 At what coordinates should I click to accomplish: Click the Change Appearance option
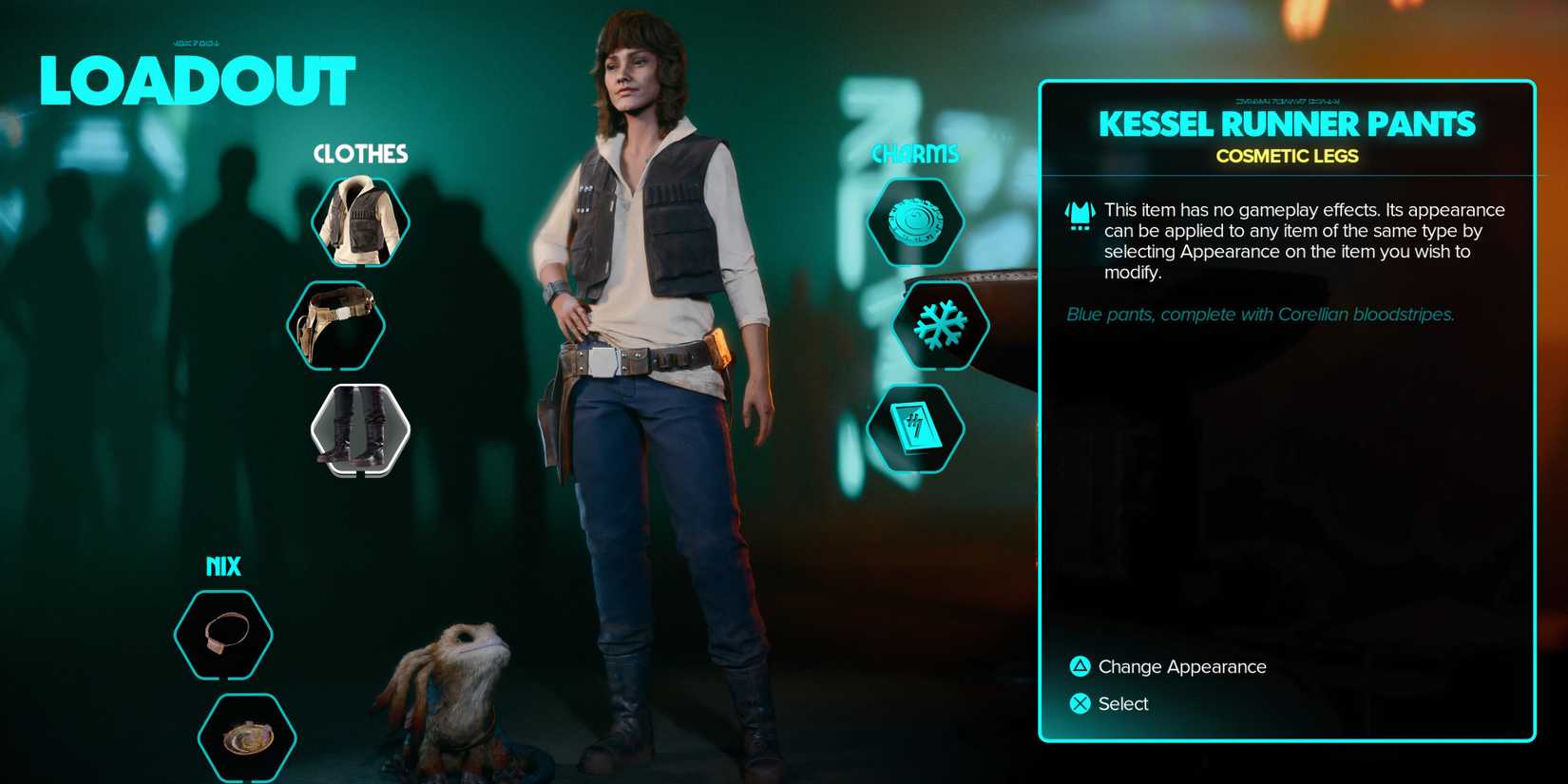pyautogui.click(x=1183, y=666)
